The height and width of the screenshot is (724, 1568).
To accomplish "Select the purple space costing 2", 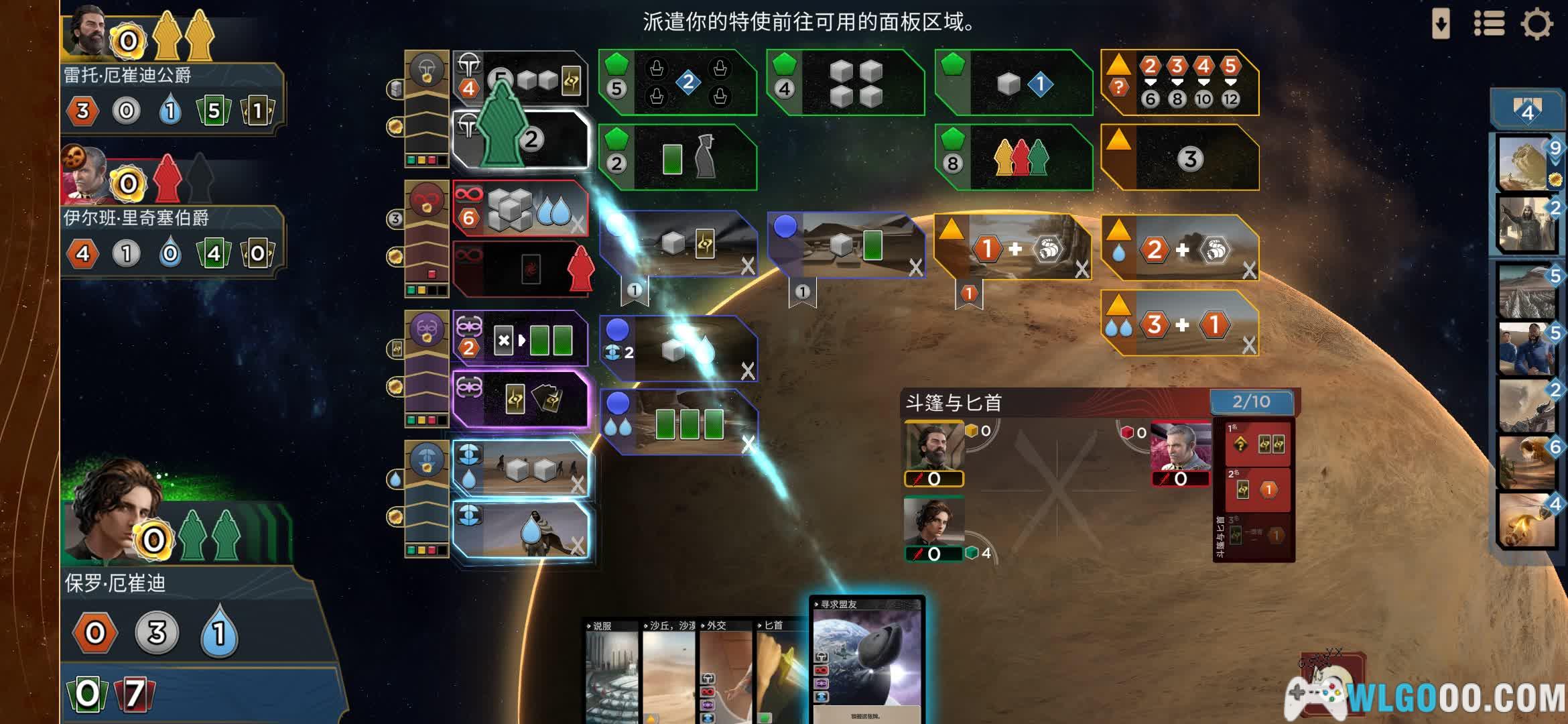I will [x=520, y=339].
